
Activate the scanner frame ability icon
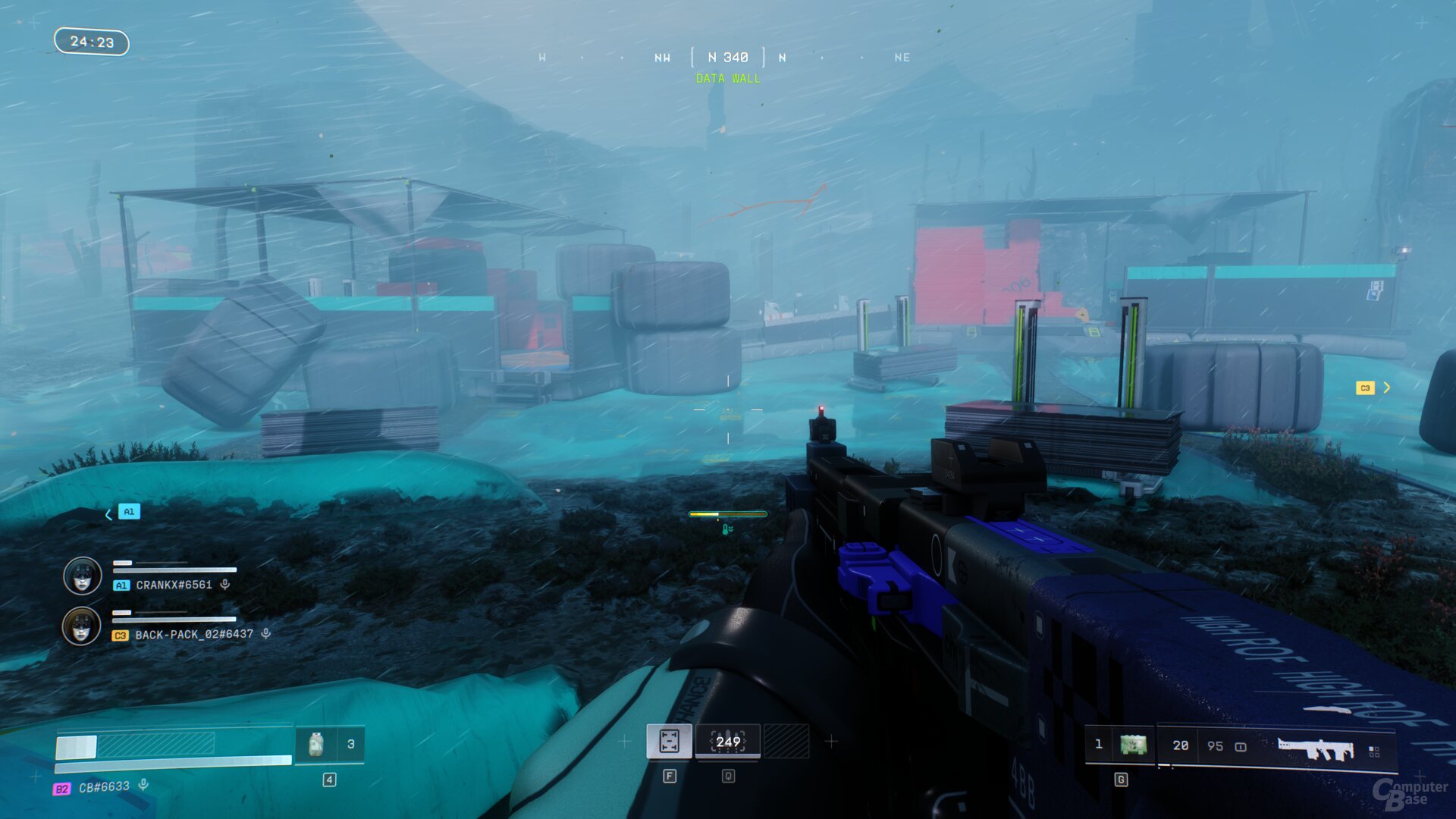[669, 741]
